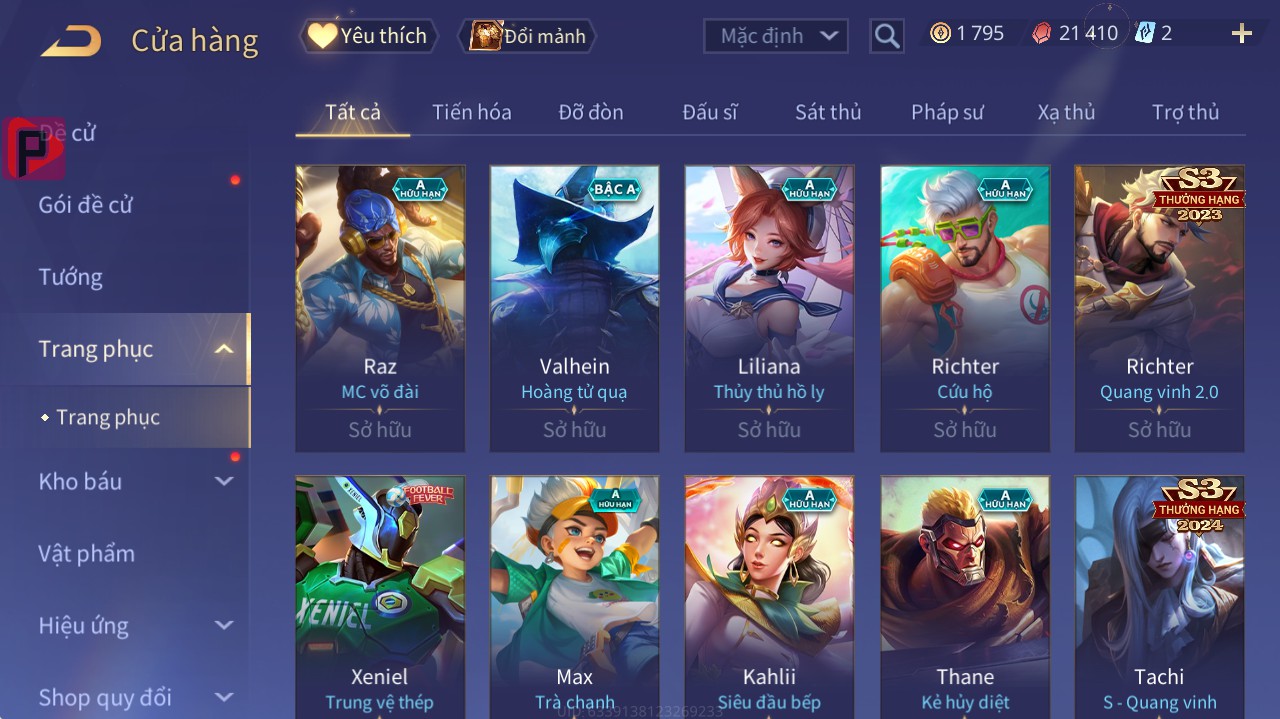Viewport: 1280px width, 719px height.
Task: Open the Đổi mảnh exchange
Action: click(x=528, y=36)
